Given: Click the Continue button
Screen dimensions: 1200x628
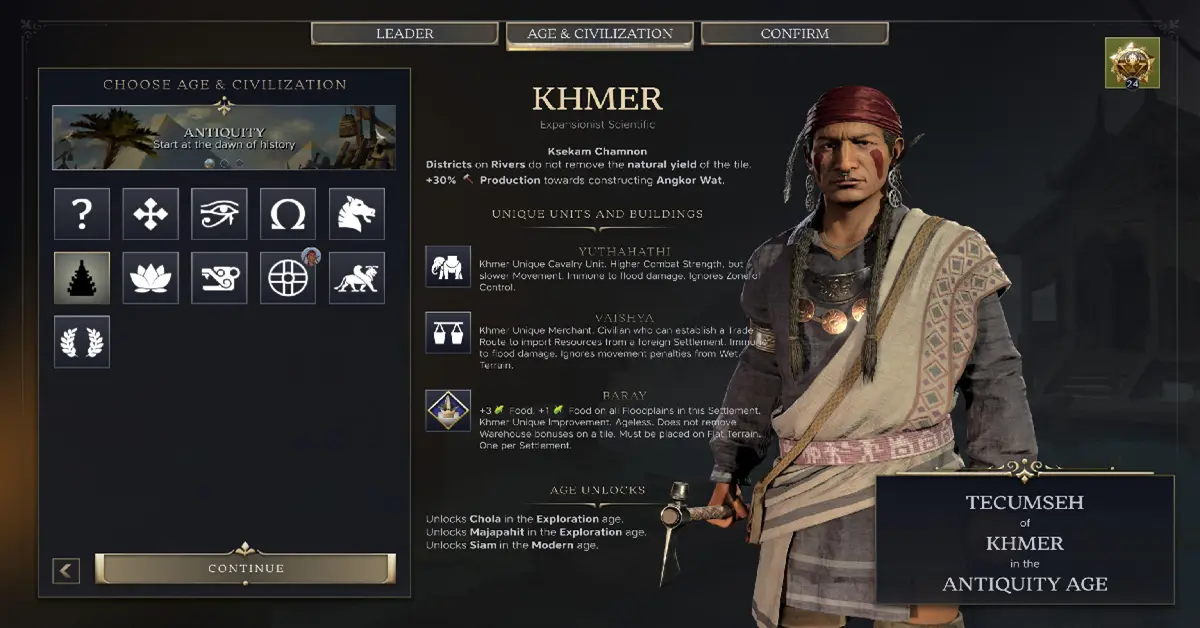Looking at the screenshot, I should (x=246, y=569).
